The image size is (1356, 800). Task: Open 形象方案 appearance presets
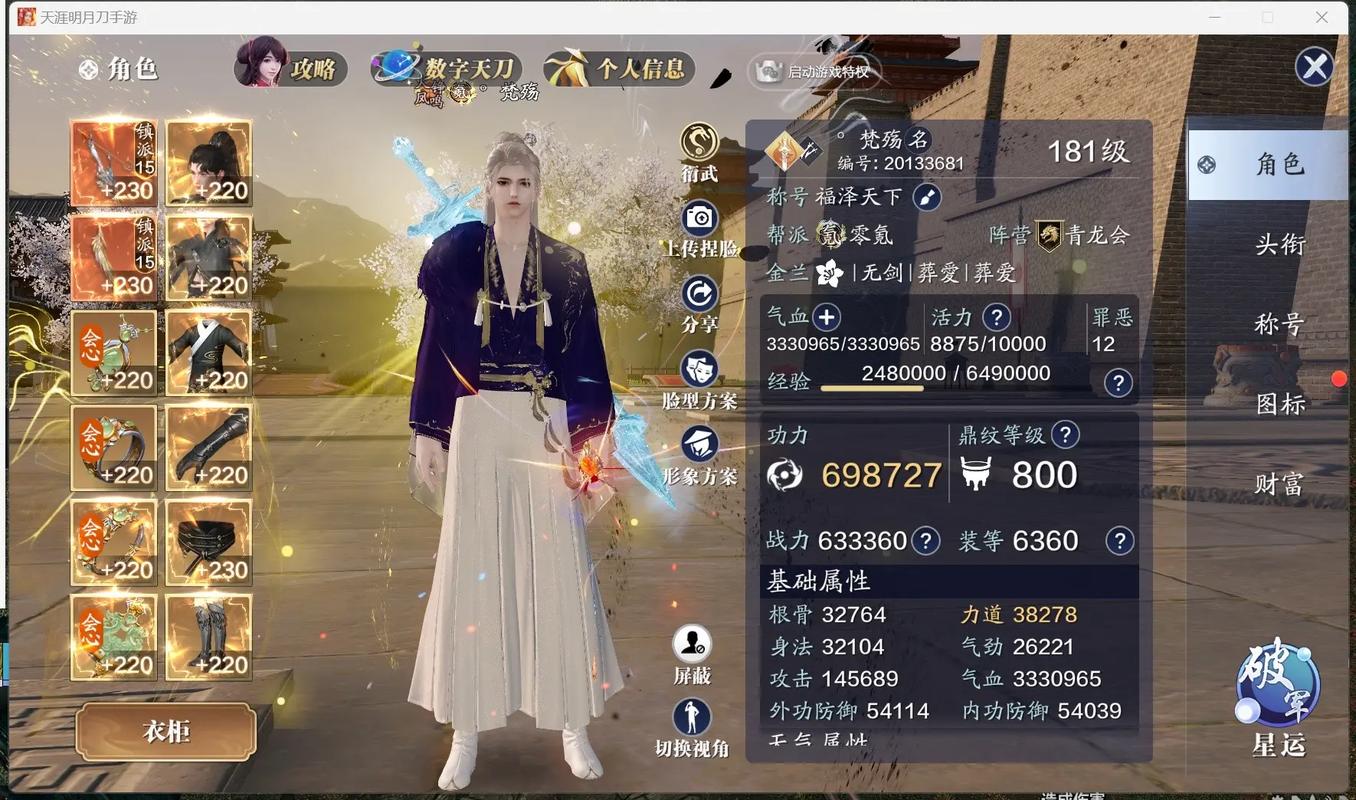click(x=699, y=445)
